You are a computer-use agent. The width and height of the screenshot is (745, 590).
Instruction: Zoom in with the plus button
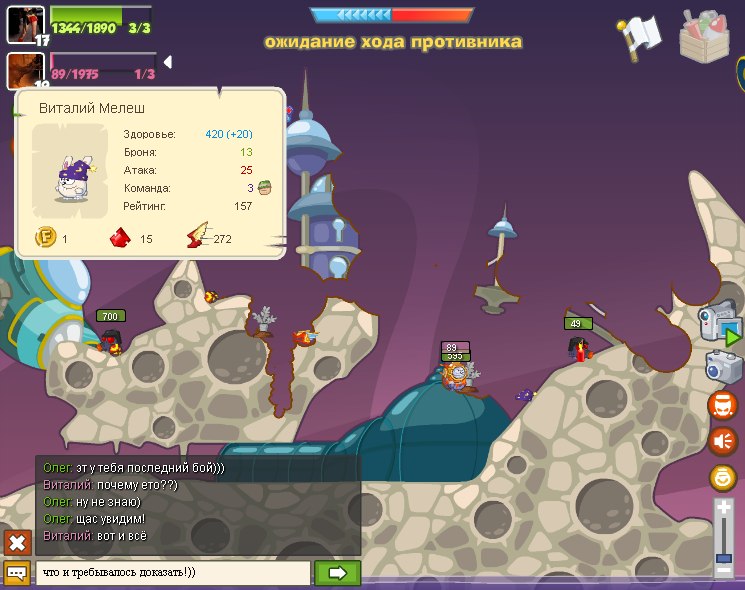pyautogui.click(x=724, y=508)
